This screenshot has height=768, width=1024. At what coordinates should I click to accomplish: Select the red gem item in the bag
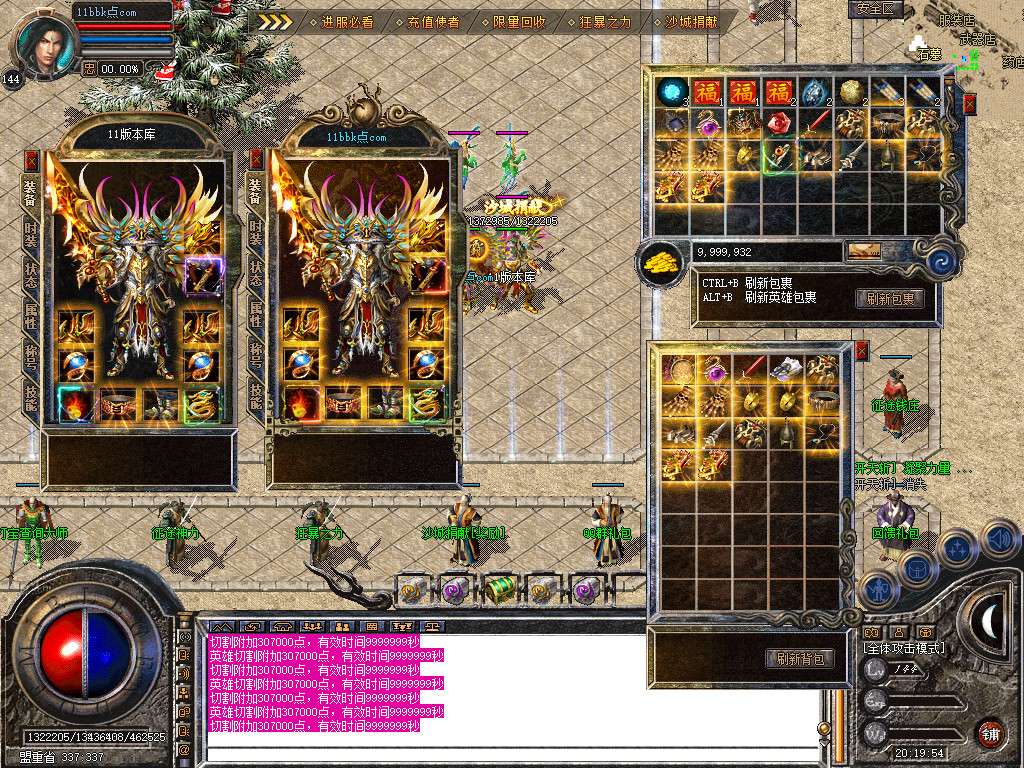[x=779, y=124]
